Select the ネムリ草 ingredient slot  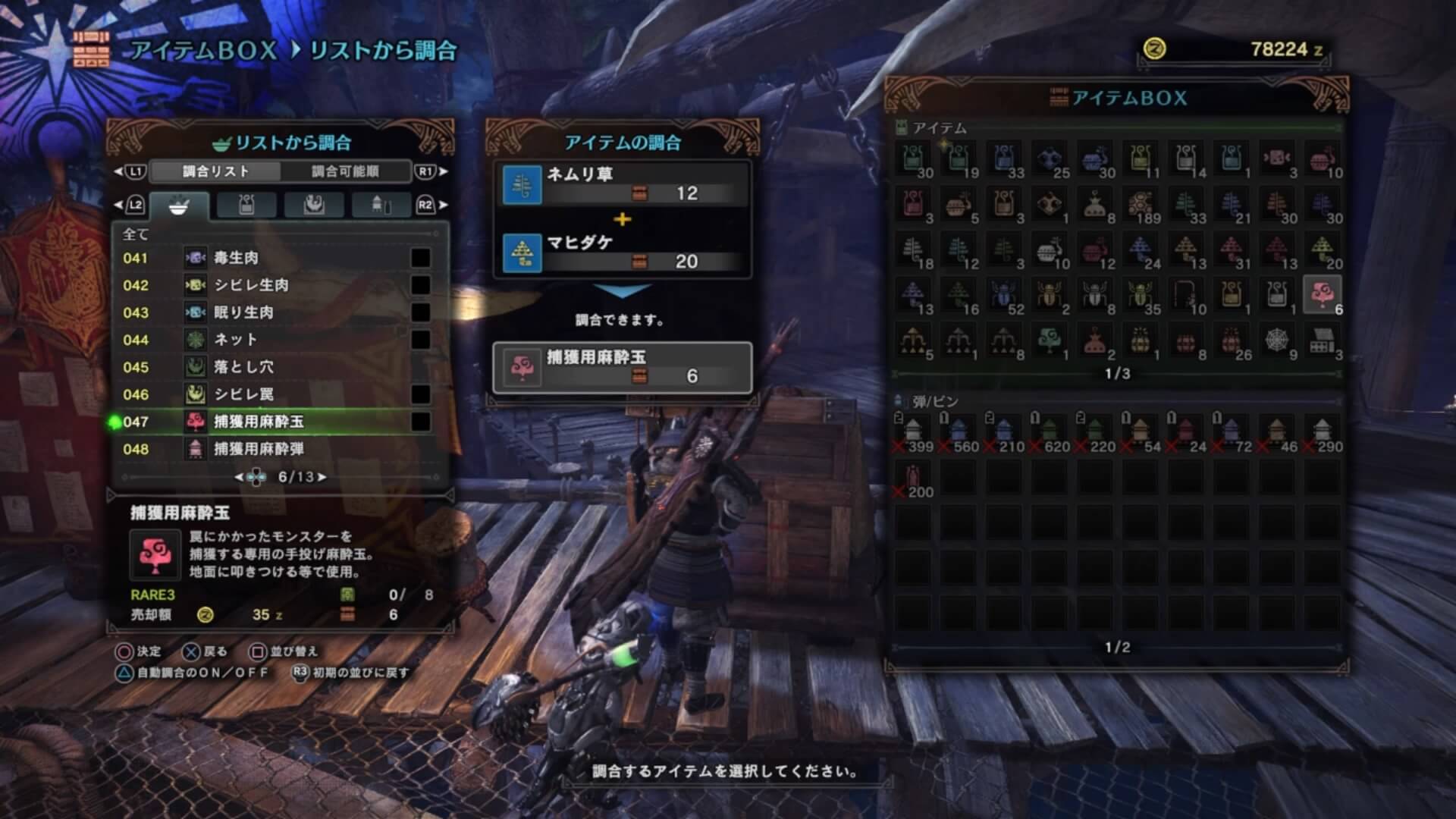[622, 184]
